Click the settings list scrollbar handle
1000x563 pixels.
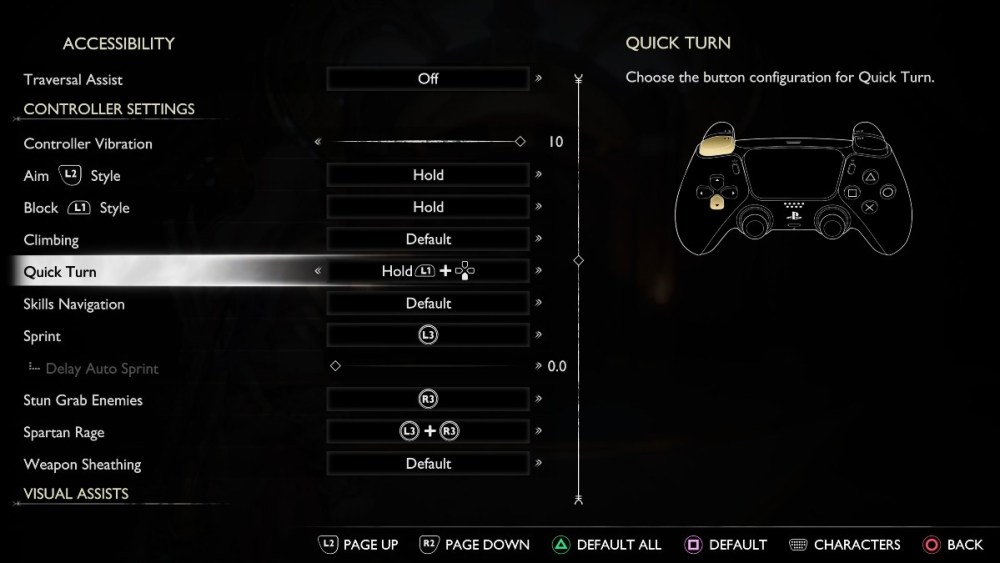coord(578,260)
